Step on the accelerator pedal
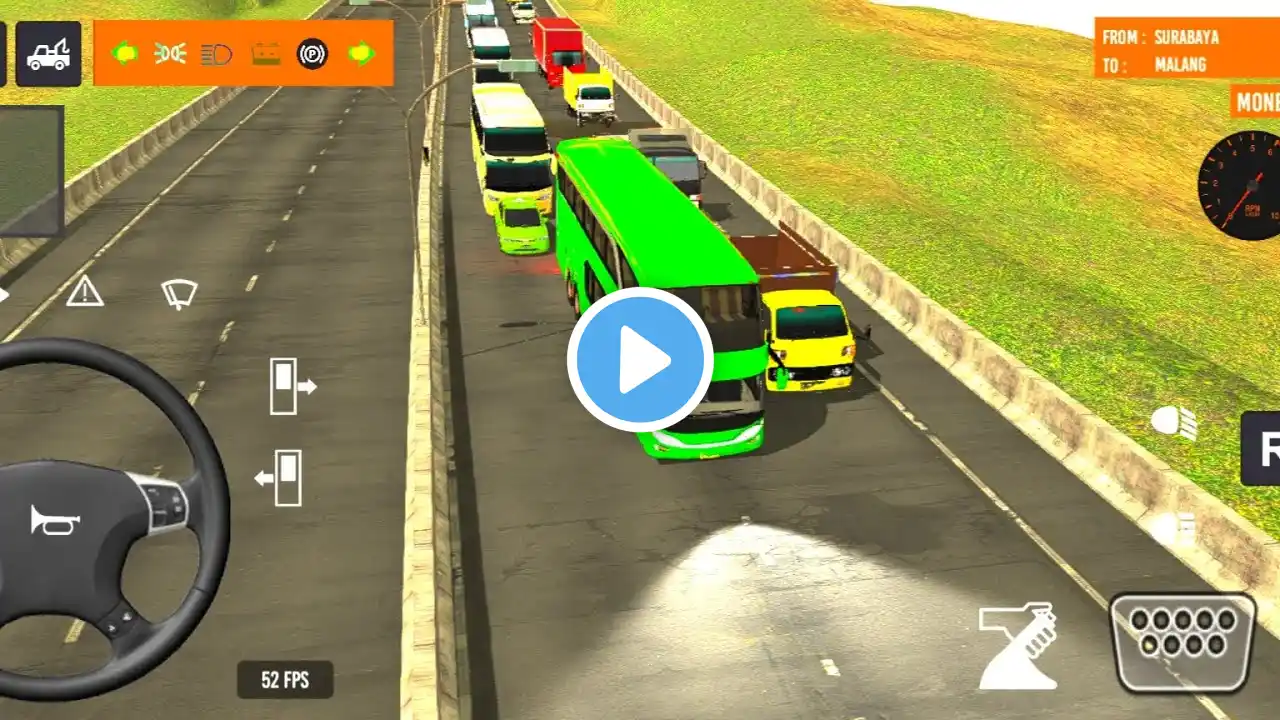Screen dimensions: 1280x720 point(1182,642)
